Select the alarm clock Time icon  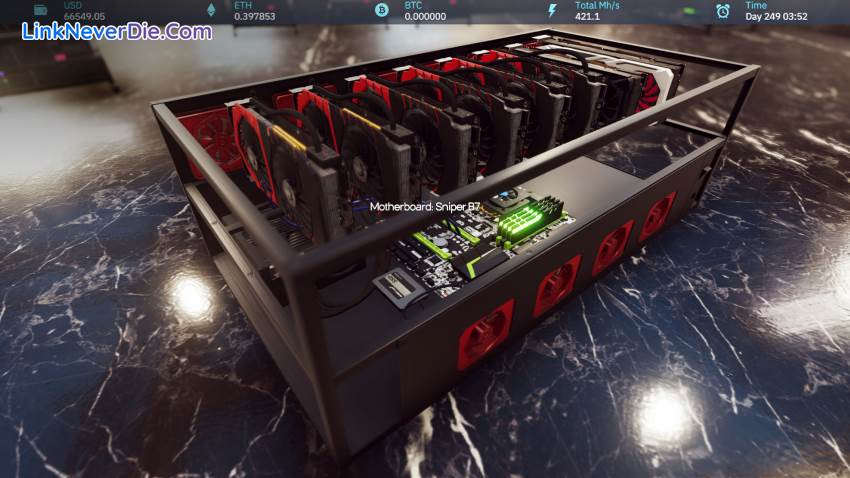click(723, 10)
